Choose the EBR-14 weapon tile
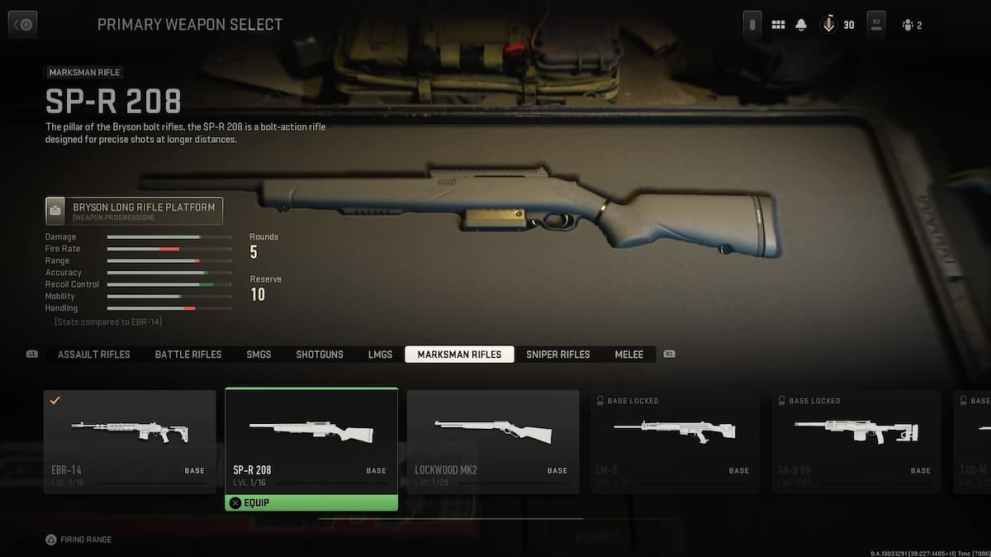 tap(129, 440)
